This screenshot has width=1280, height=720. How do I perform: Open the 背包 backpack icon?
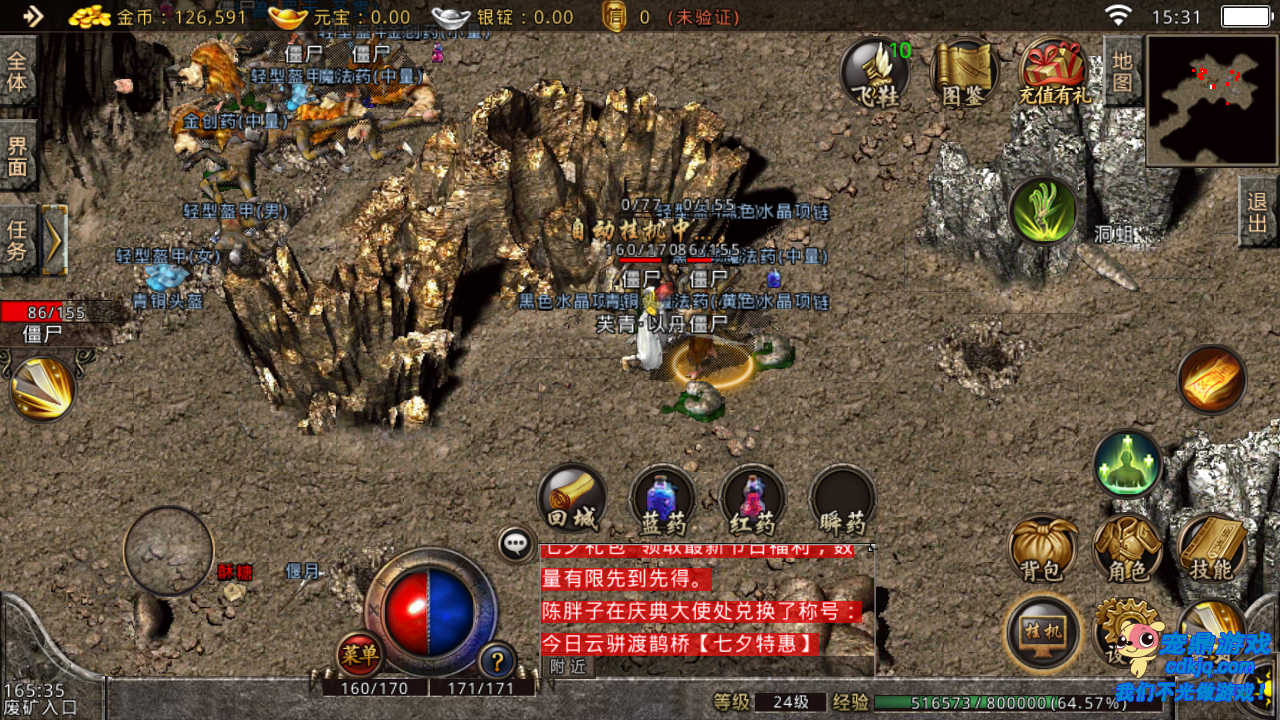tap(1044, 550)
